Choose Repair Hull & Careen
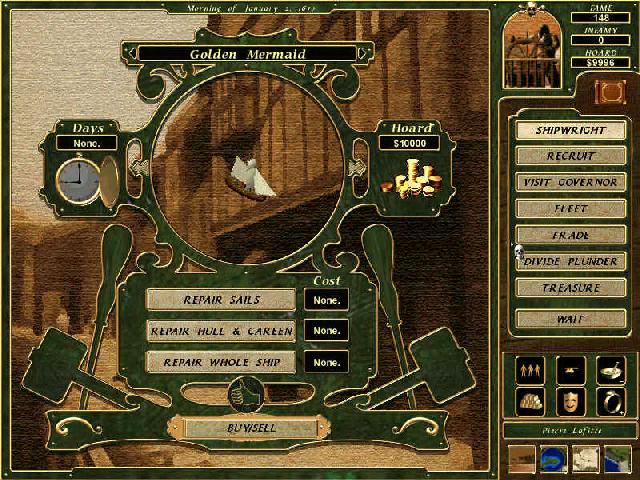 (221, 331)
